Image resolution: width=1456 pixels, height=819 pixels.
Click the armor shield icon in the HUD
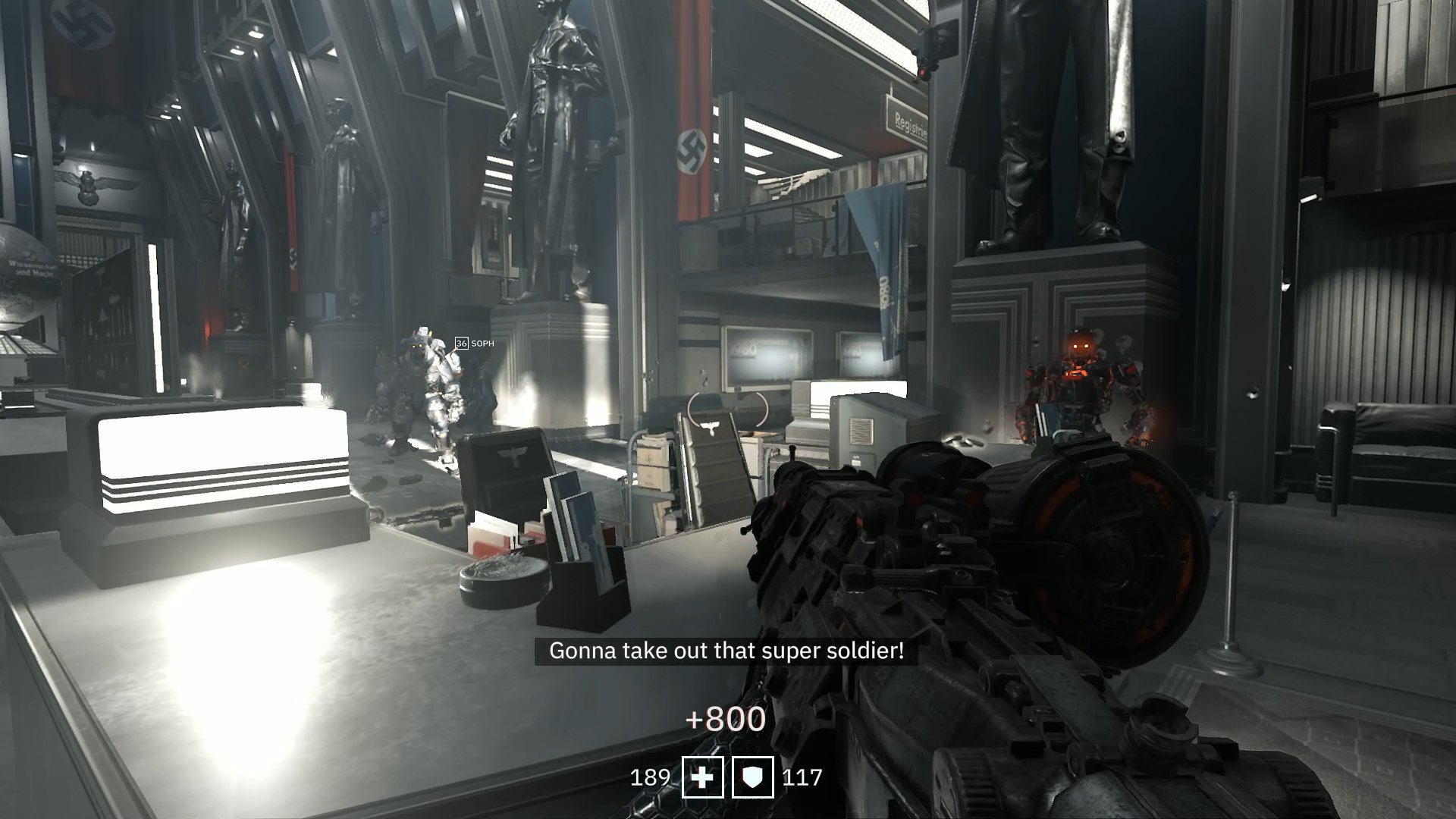pos(753,777)
